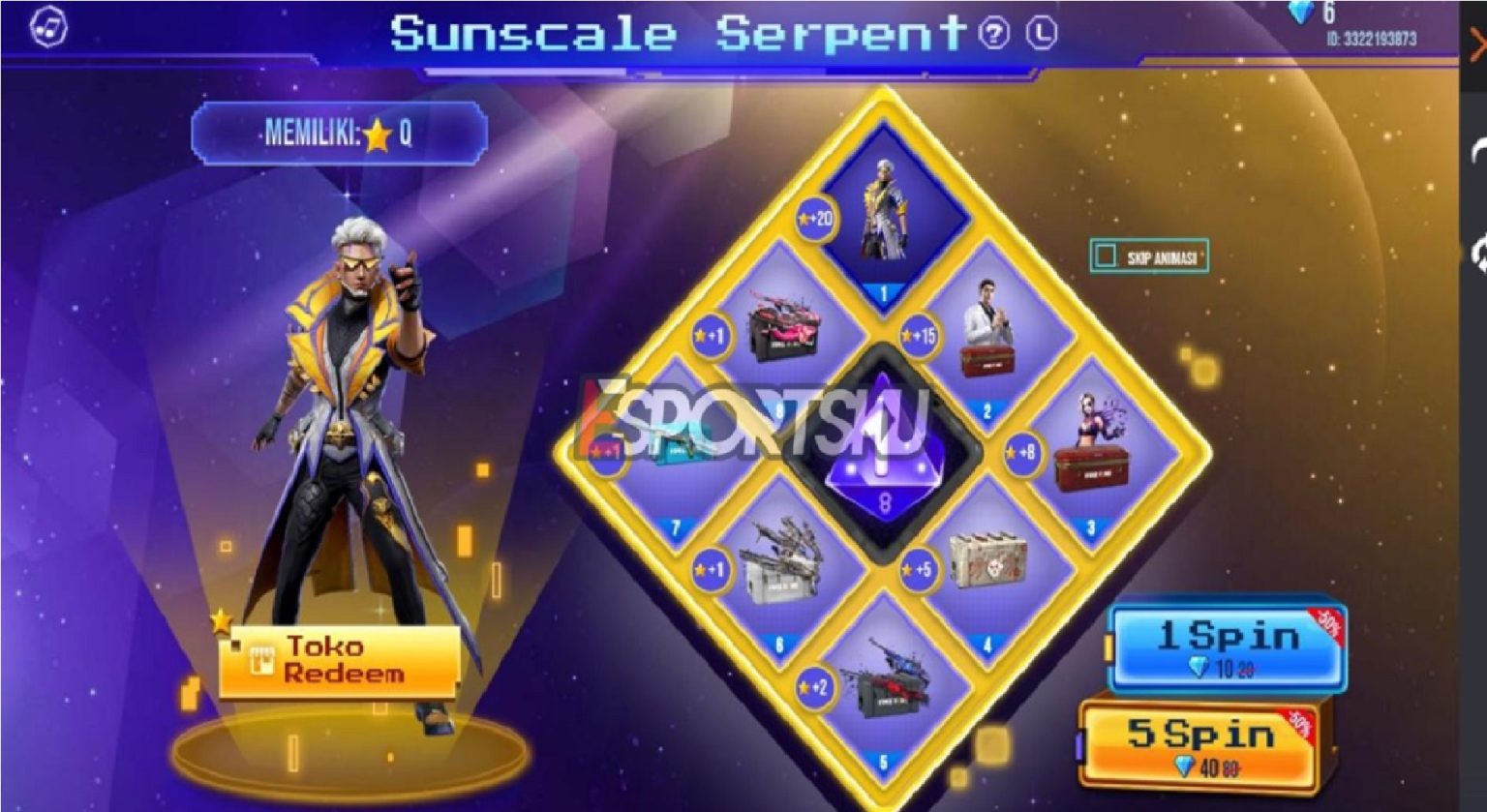1487x812 pixels.
Task: Enable the Skip Animasi checkbox
Action: (1104, 254)
